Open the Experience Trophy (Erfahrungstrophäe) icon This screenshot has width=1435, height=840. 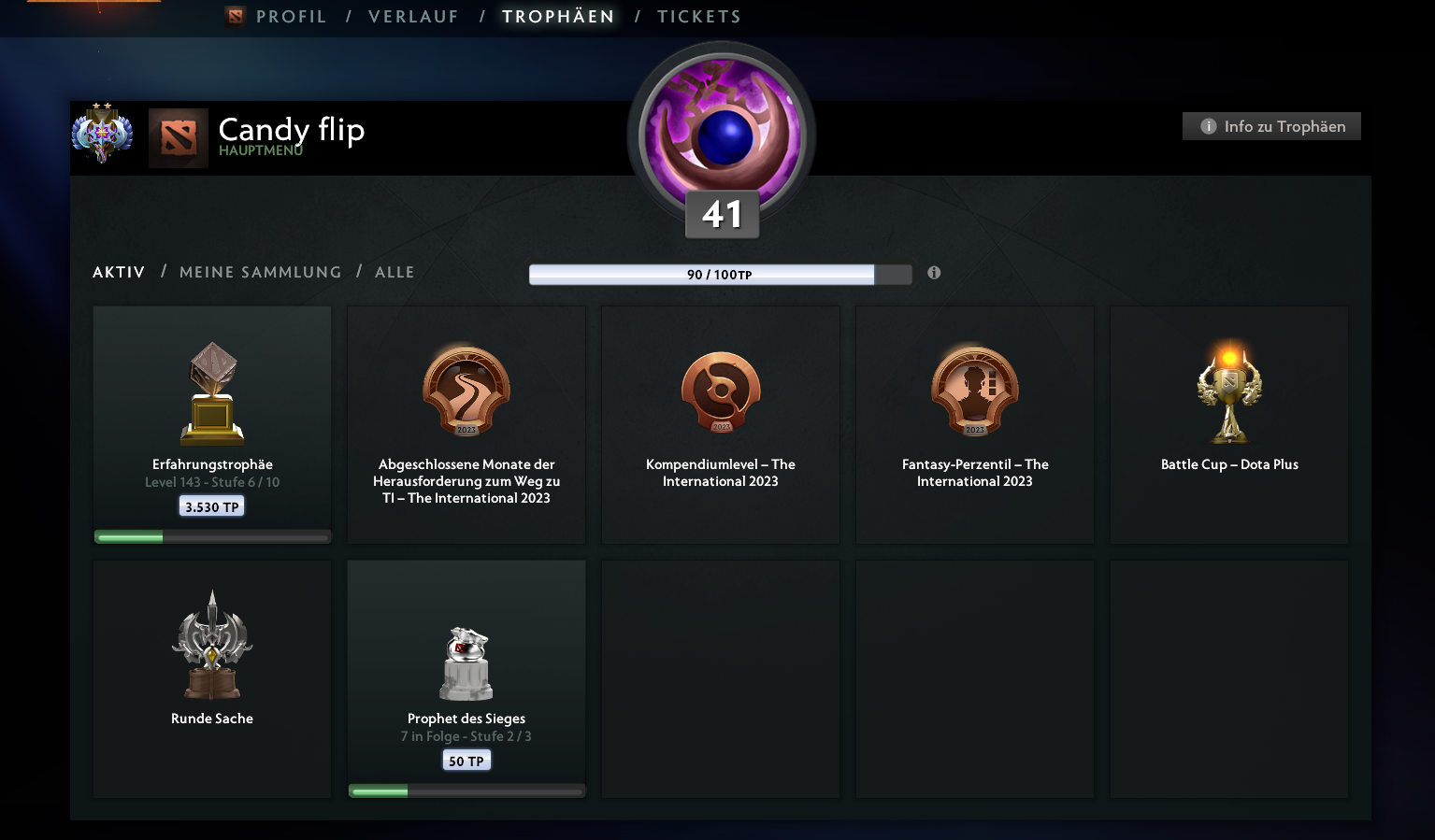(211, 392)
